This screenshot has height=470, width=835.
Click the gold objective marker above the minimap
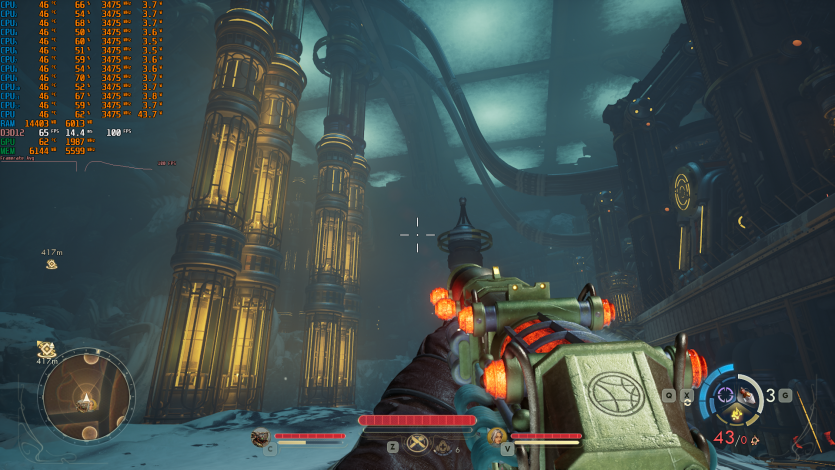coord(46,348)
